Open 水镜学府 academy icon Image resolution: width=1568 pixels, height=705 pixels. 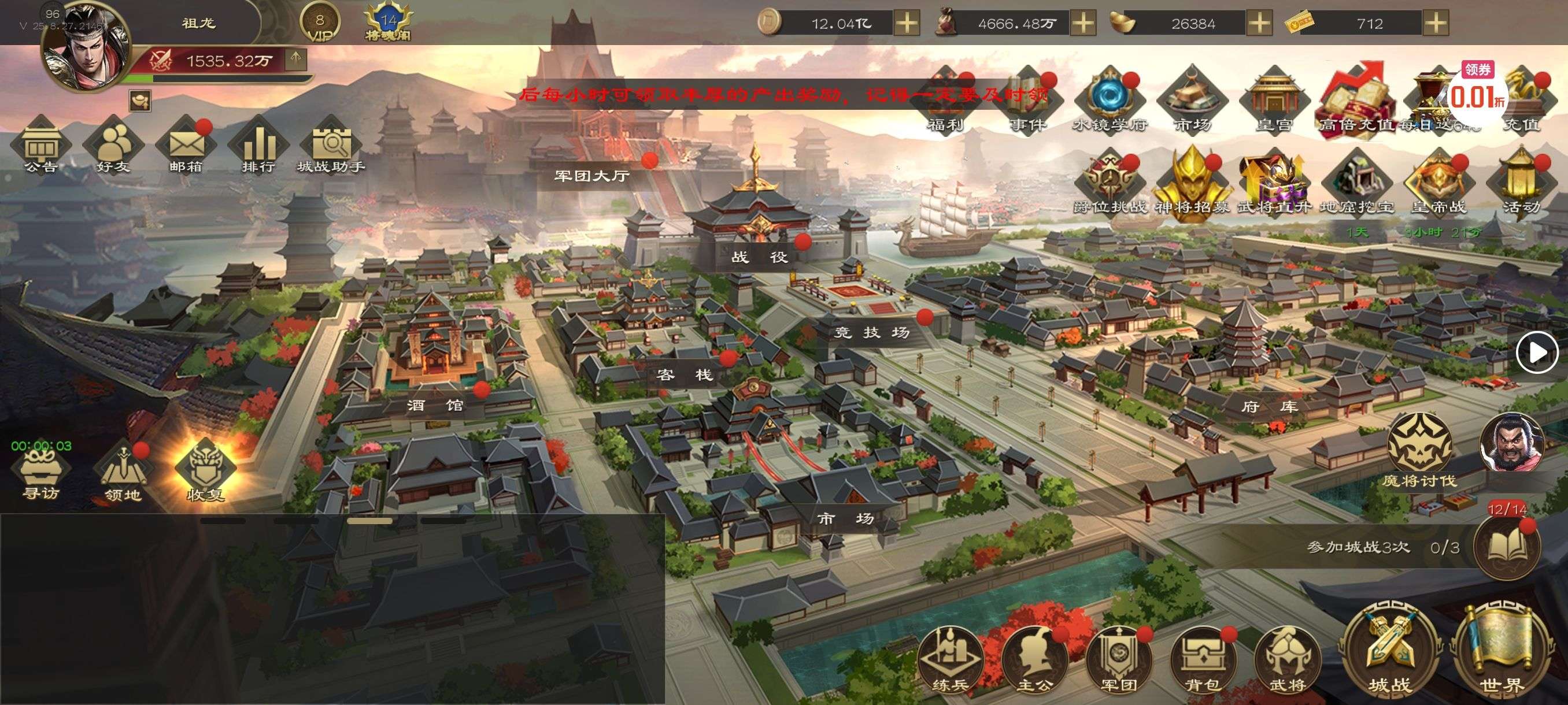(1110, 101)
